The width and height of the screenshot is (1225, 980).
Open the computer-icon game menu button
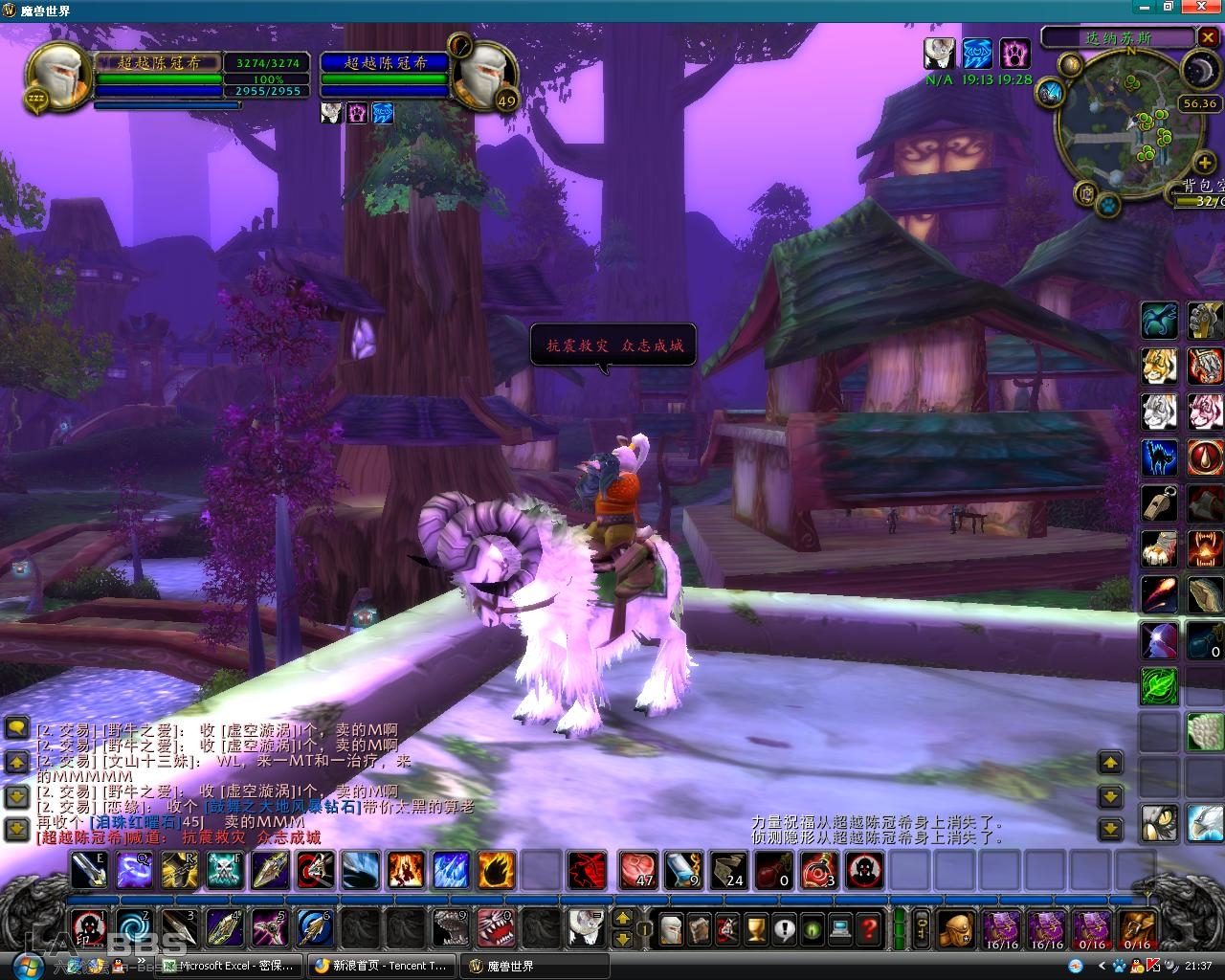click(x=840, y=927)
